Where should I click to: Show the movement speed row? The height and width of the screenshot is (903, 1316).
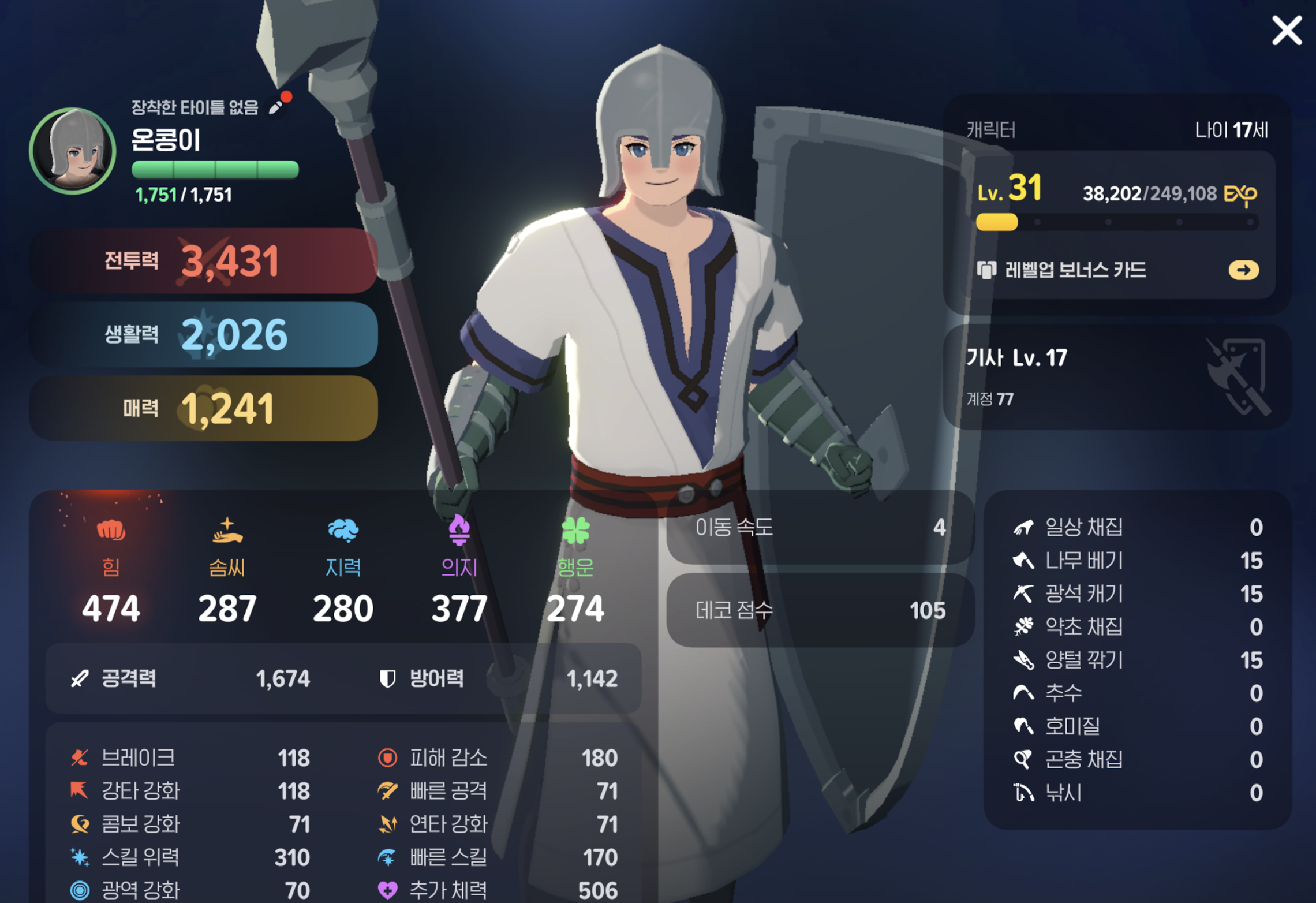[820, 527]
